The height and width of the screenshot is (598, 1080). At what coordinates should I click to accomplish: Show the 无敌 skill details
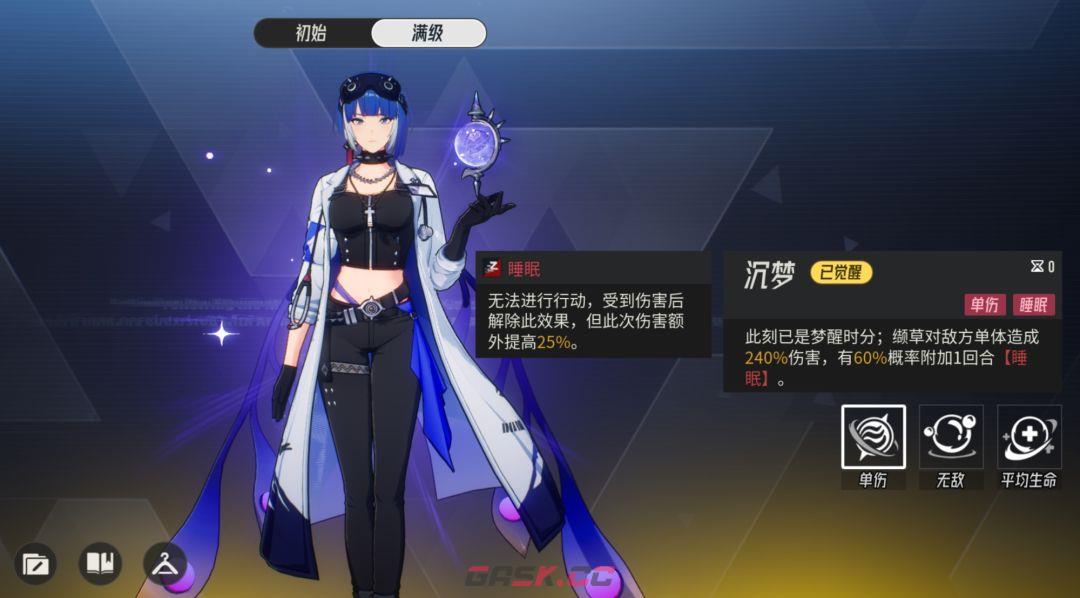(x=951, y=437)
